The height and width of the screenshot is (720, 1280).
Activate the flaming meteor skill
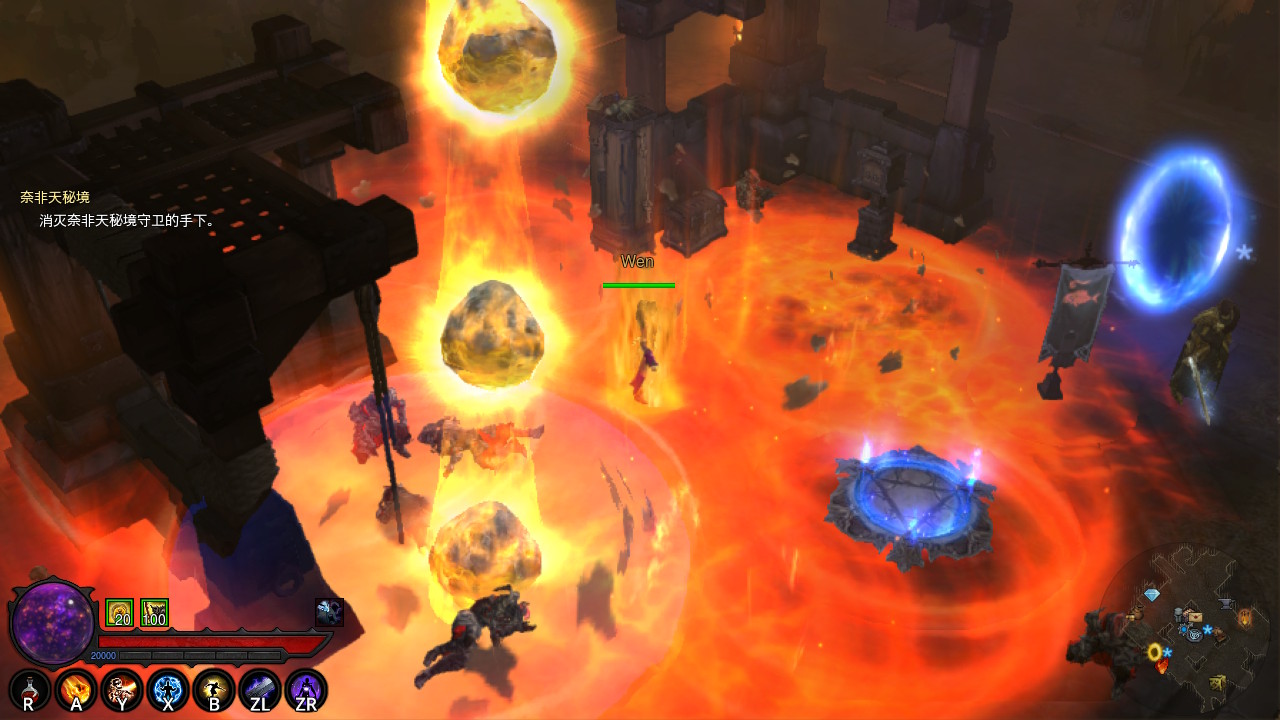(x=76, y=691)
